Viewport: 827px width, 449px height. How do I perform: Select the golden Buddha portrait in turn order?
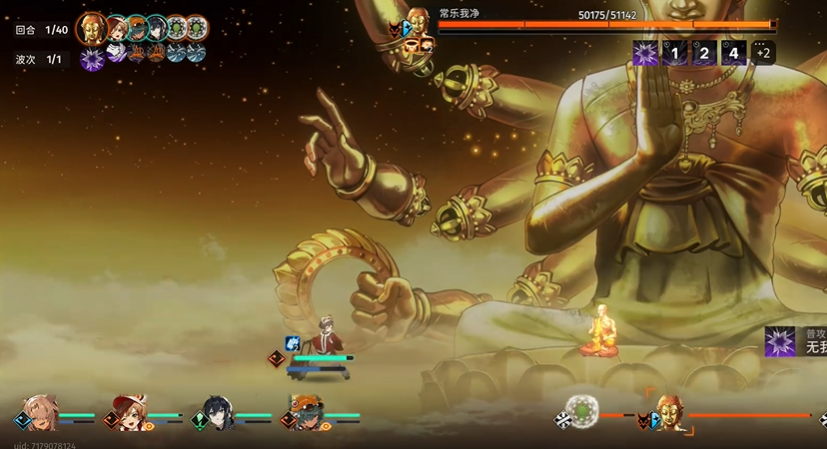[92, 28]
